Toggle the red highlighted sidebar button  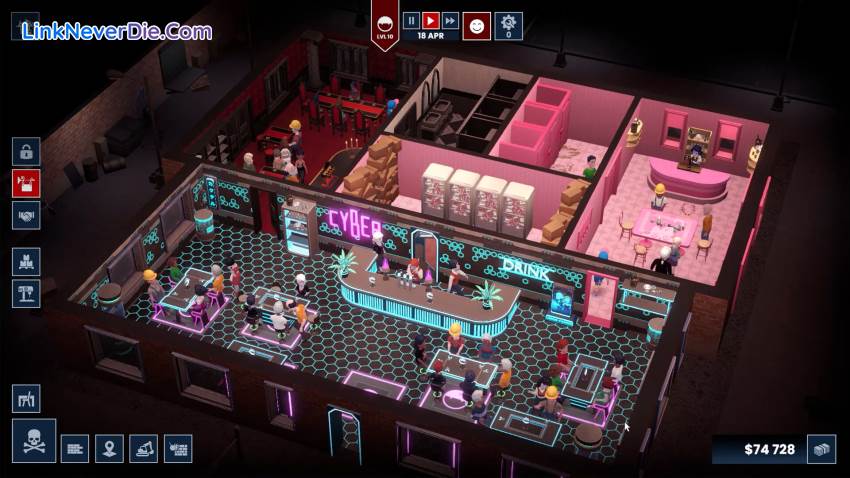26,183
